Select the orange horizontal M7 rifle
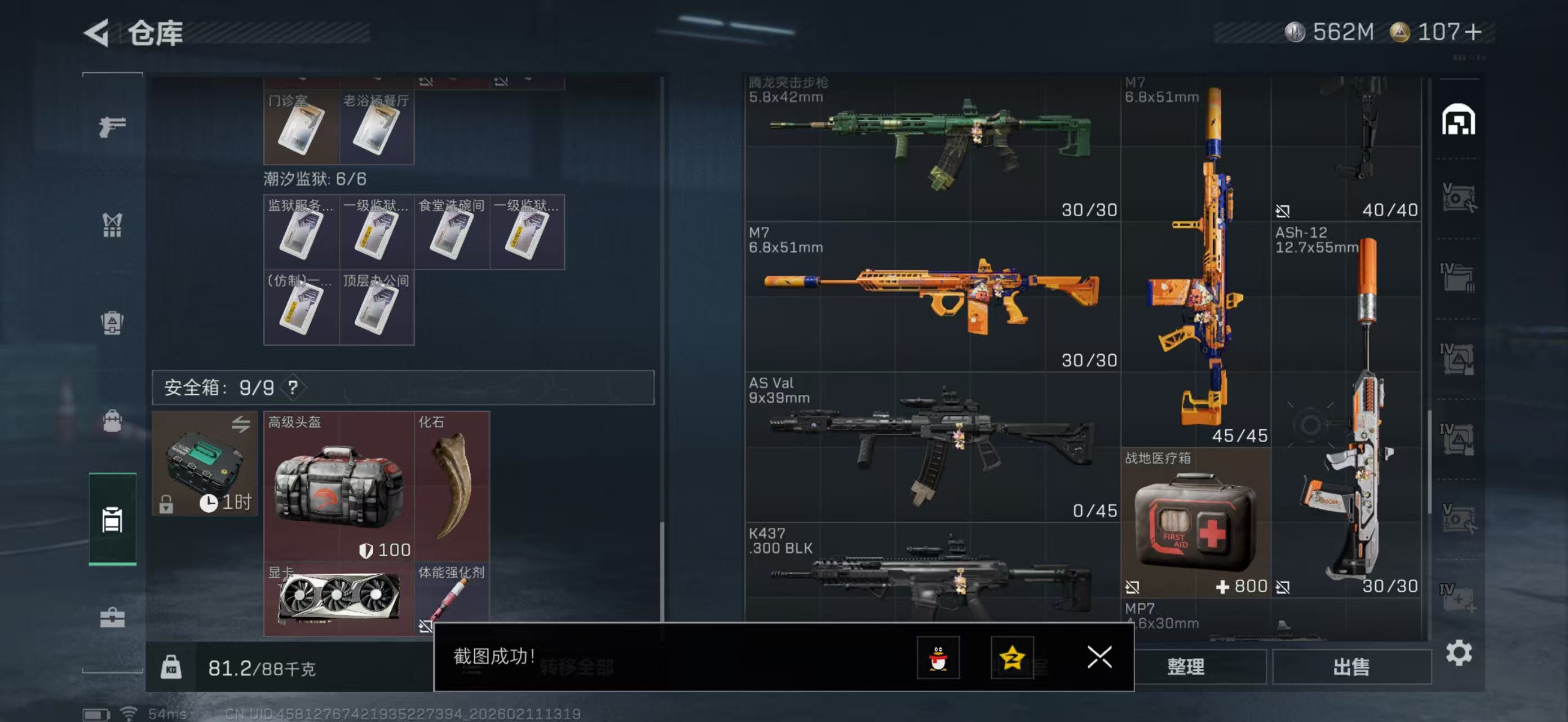The height and width of the screenshot is (722, 1568). click(x=931, y=295)
